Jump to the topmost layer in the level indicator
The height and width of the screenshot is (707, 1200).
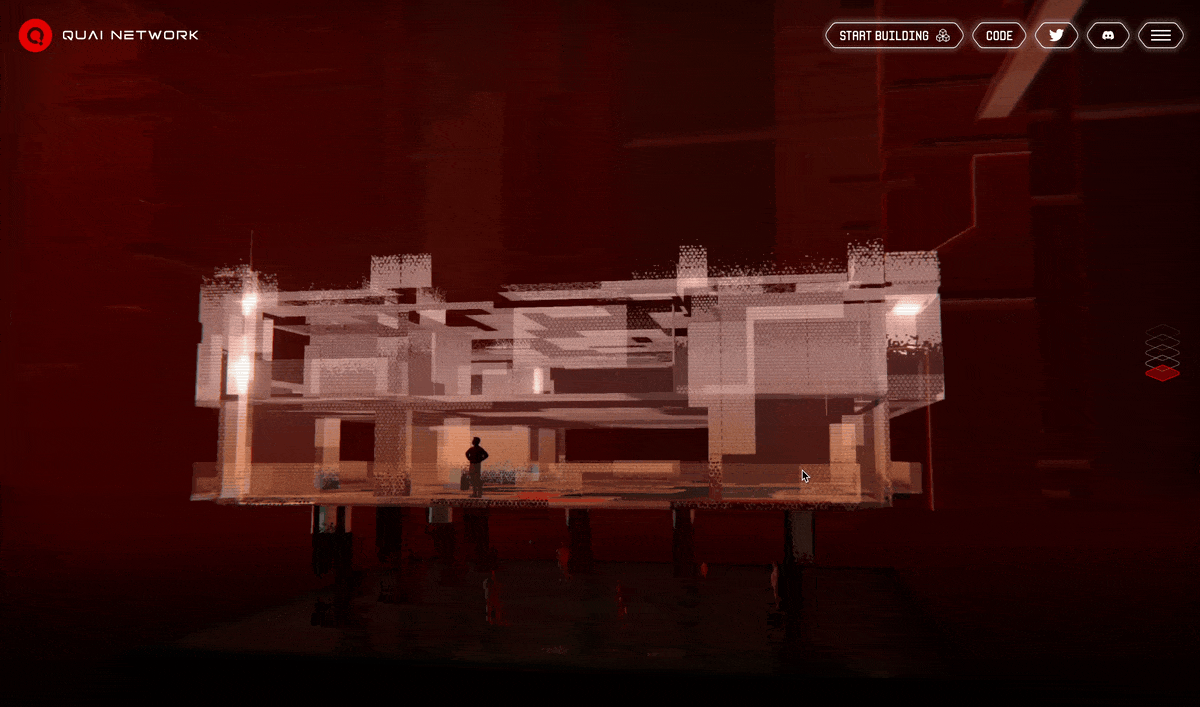point(1162,331)
